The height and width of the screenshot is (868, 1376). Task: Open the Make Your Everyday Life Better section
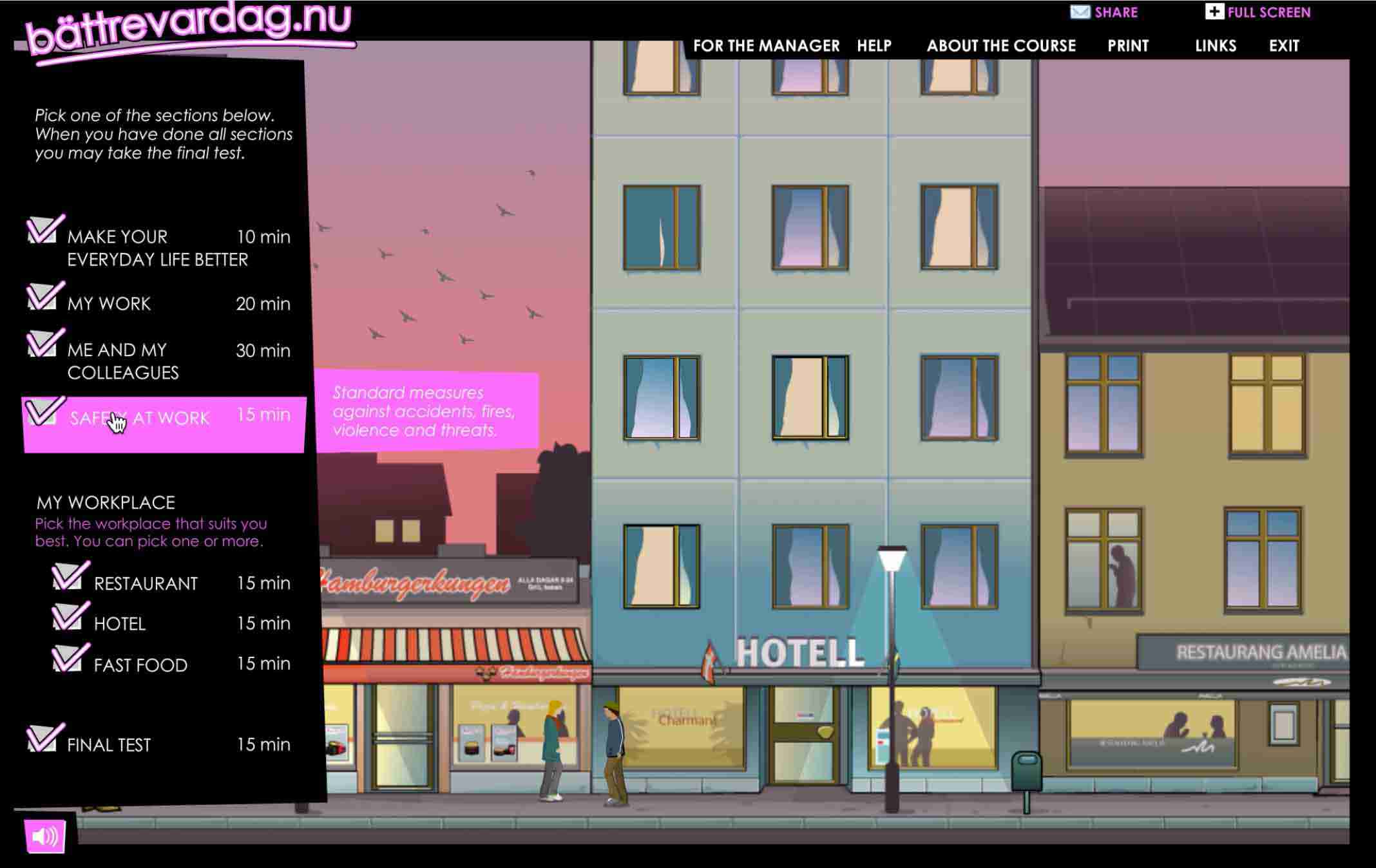pos(157,247)
